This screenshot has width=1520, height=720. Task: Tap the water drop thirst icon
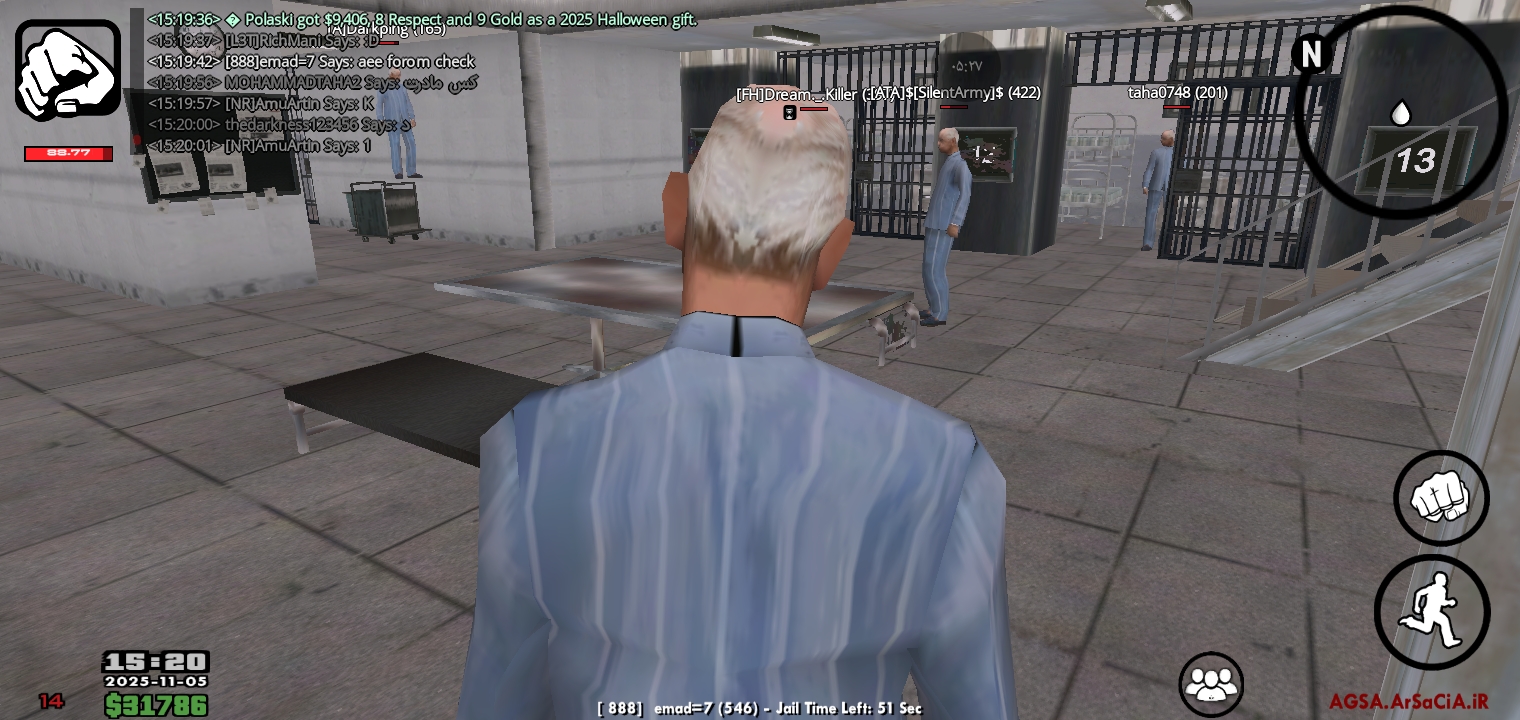(x=1401, y=114)
